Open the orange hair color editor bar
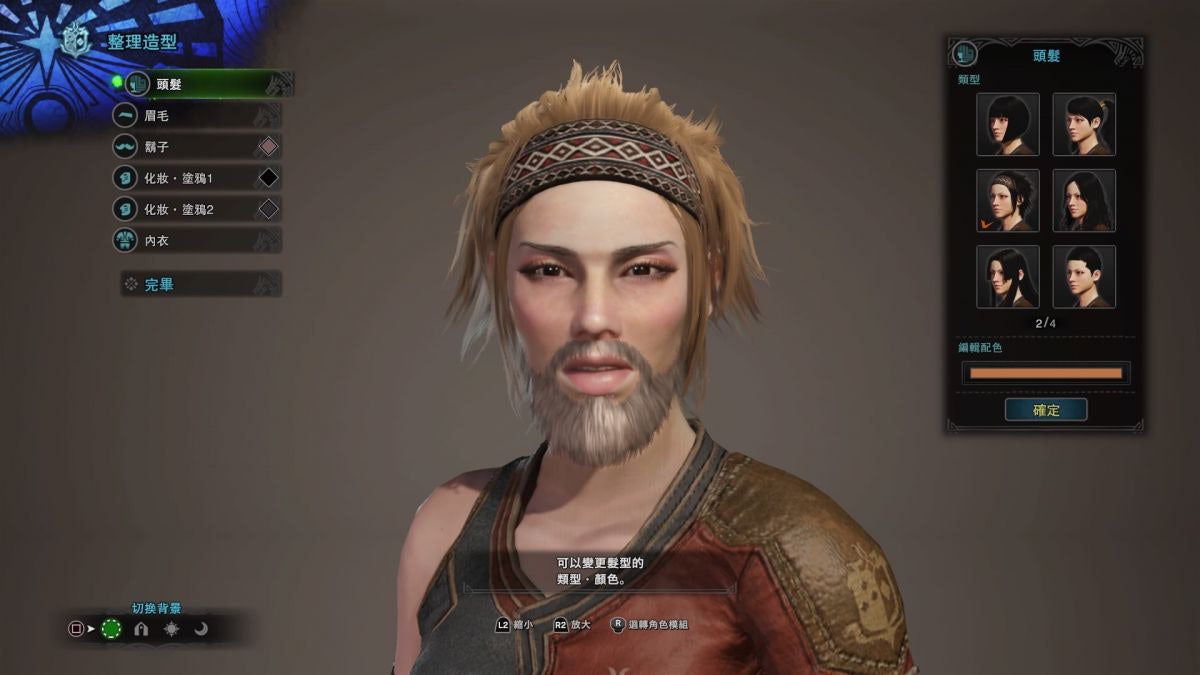Image resolution: width=1200 pixels, height=675 pixels. [x=1046, y=373]
